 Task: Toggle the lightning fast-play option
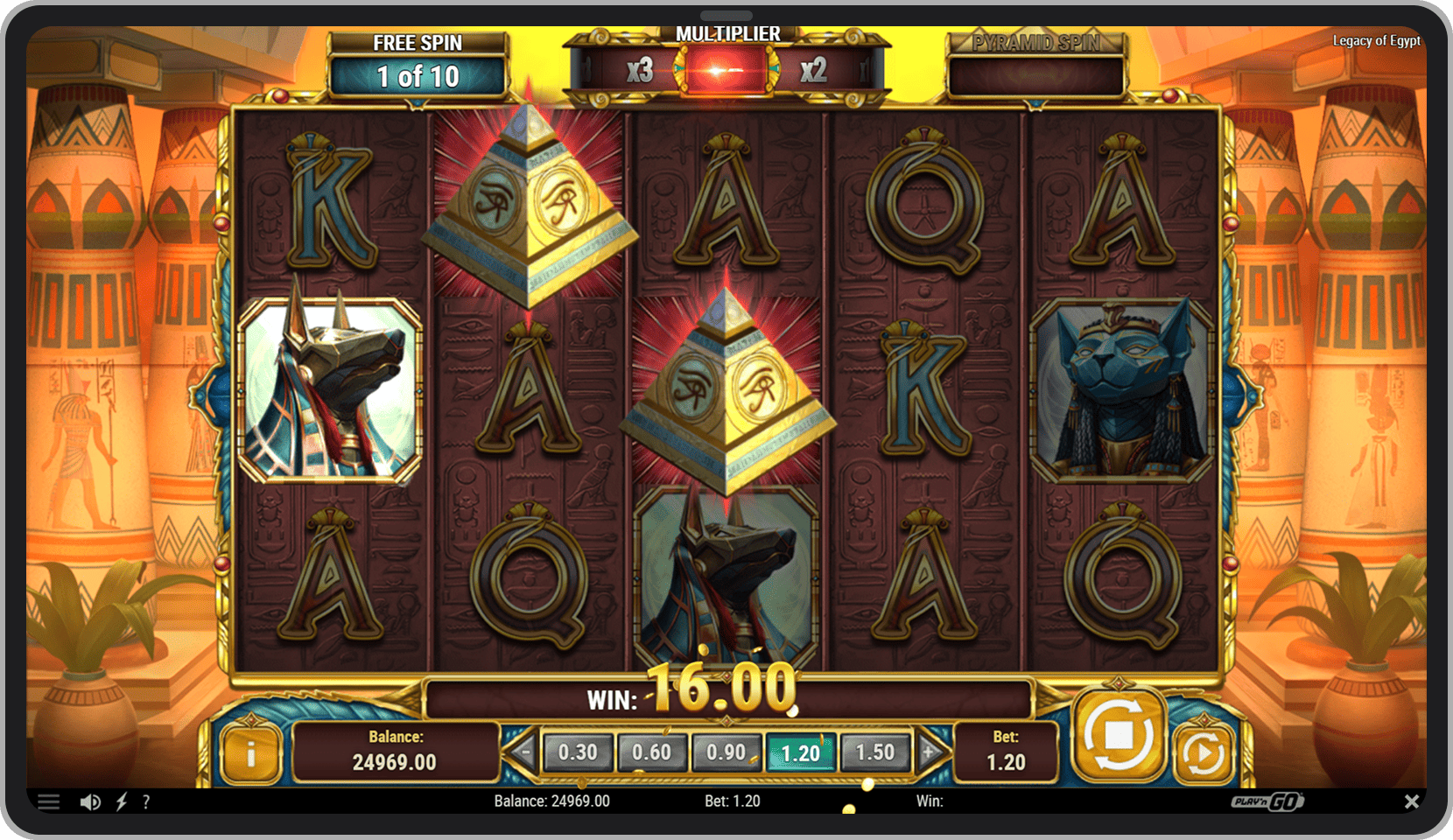[122, 801]
